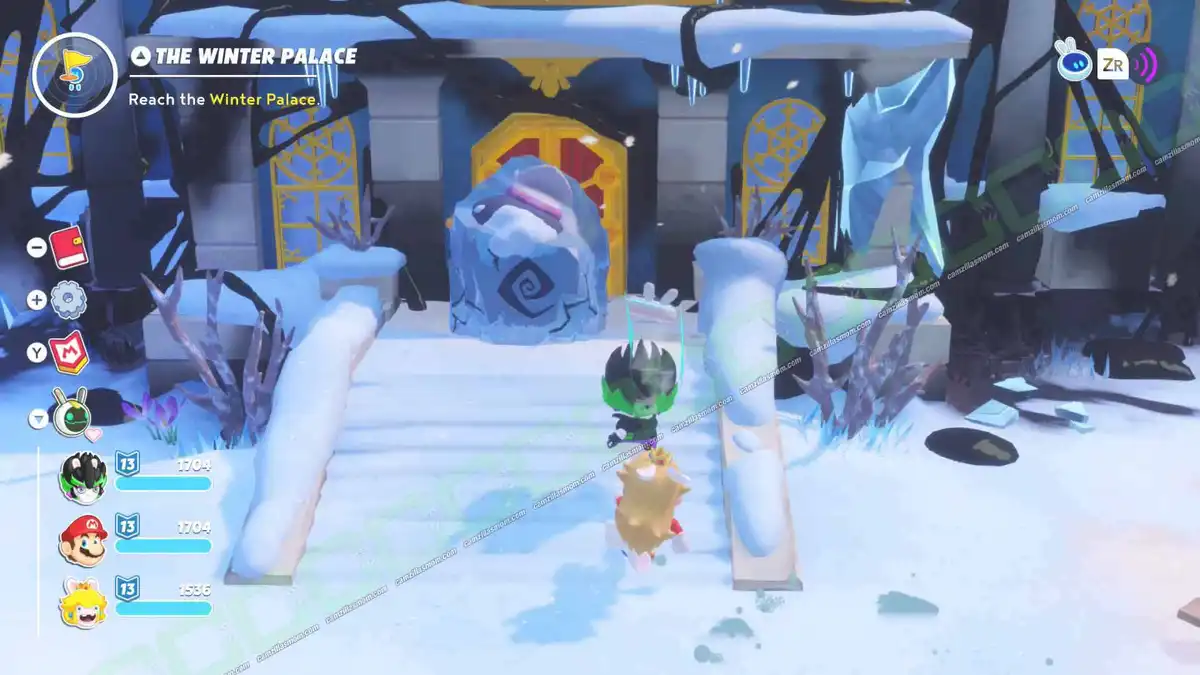Choose Rabbid Peach's portrait in the party list
Image resolution: width=1200 pixels, height=675 pixels.
pos(83,603)
